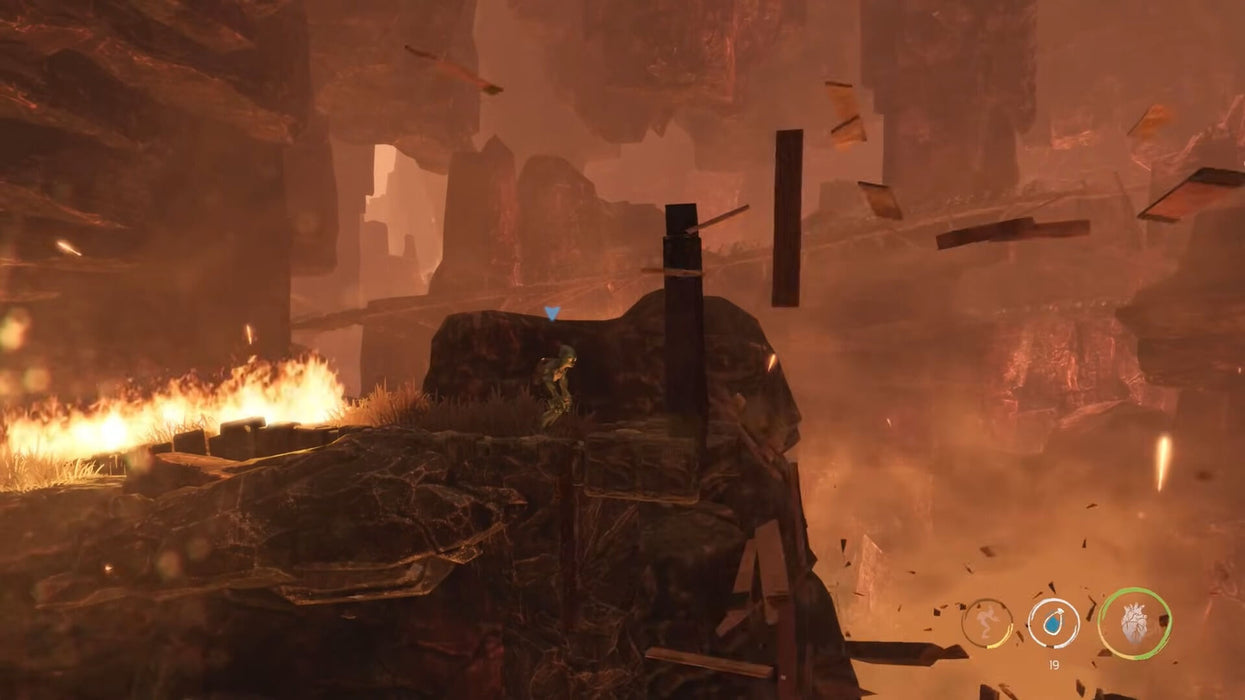Screen dimensions: 1245x700
Task: Select the blue water pouch item icon
Action: tap(1053, 623)
